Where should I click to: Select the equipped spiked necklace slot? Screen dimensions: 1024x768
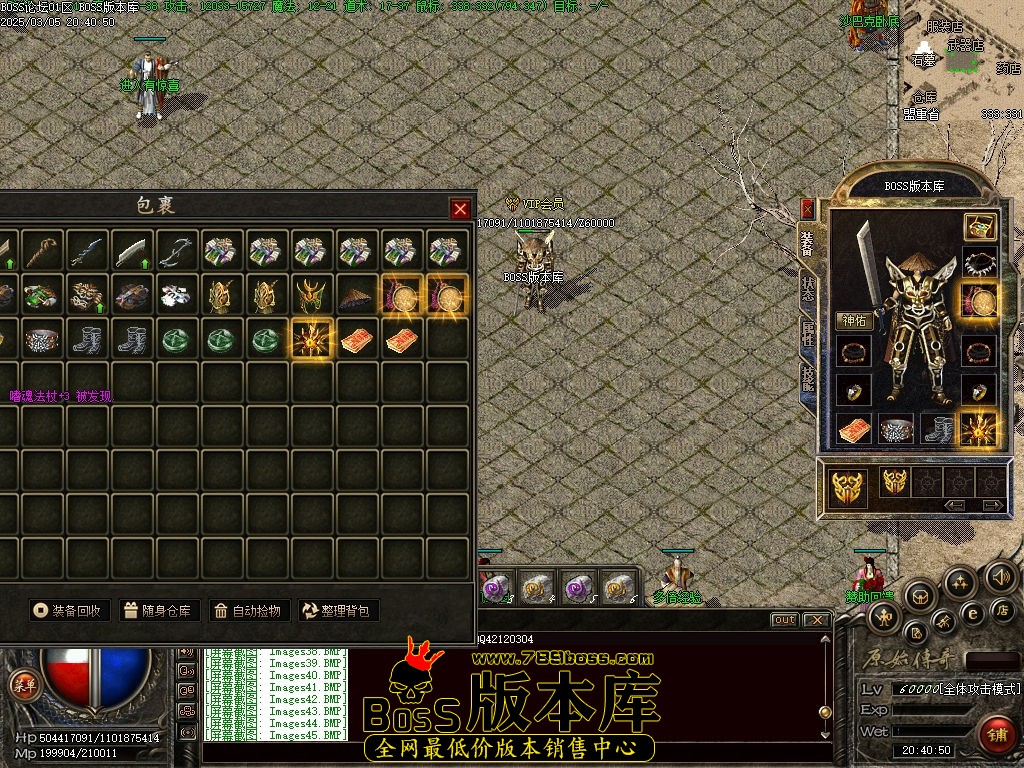[x=979, y=264]
